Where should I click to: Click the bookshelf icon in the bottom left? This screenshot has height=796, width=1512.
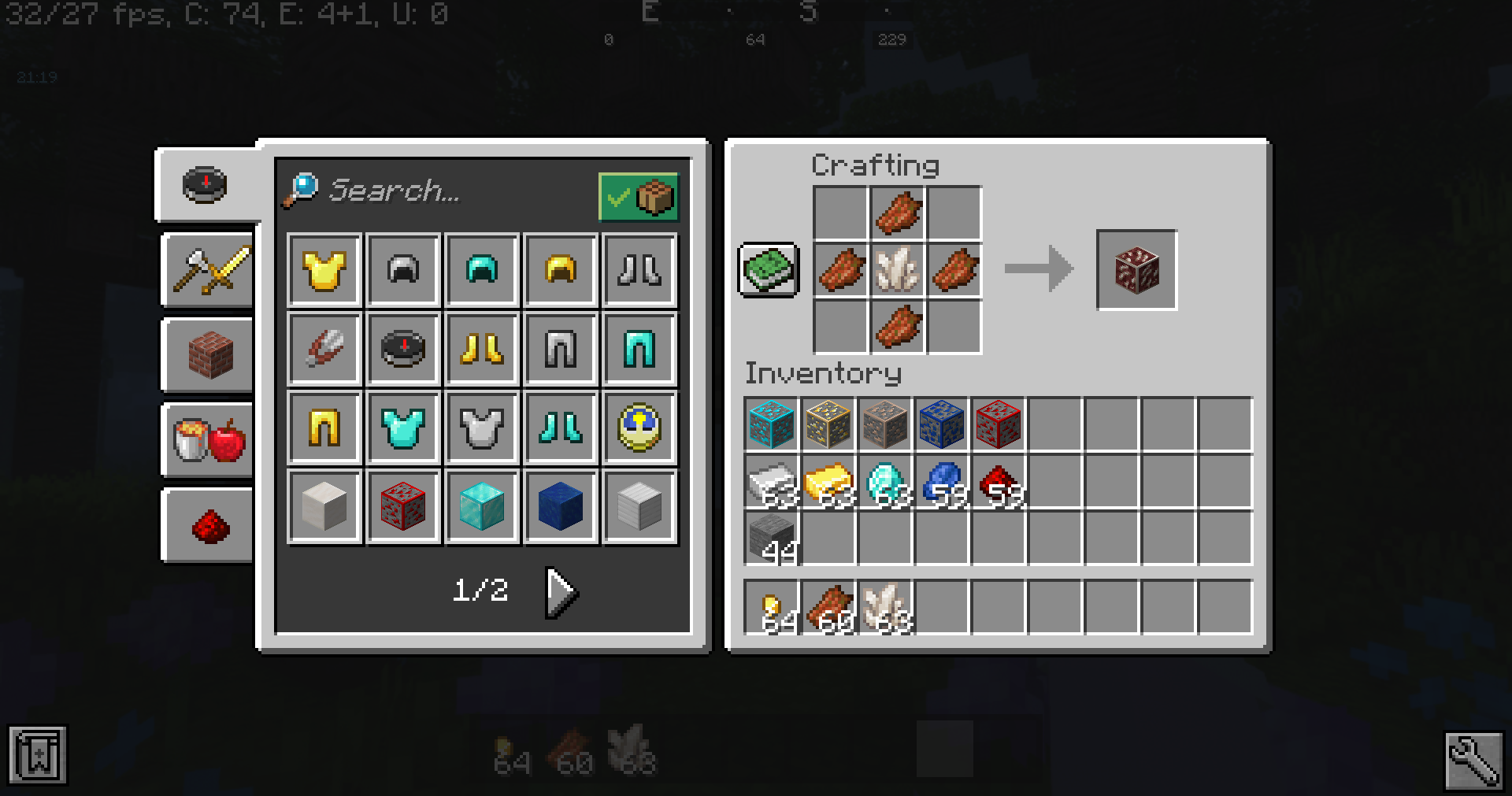[x=38, y=756]
